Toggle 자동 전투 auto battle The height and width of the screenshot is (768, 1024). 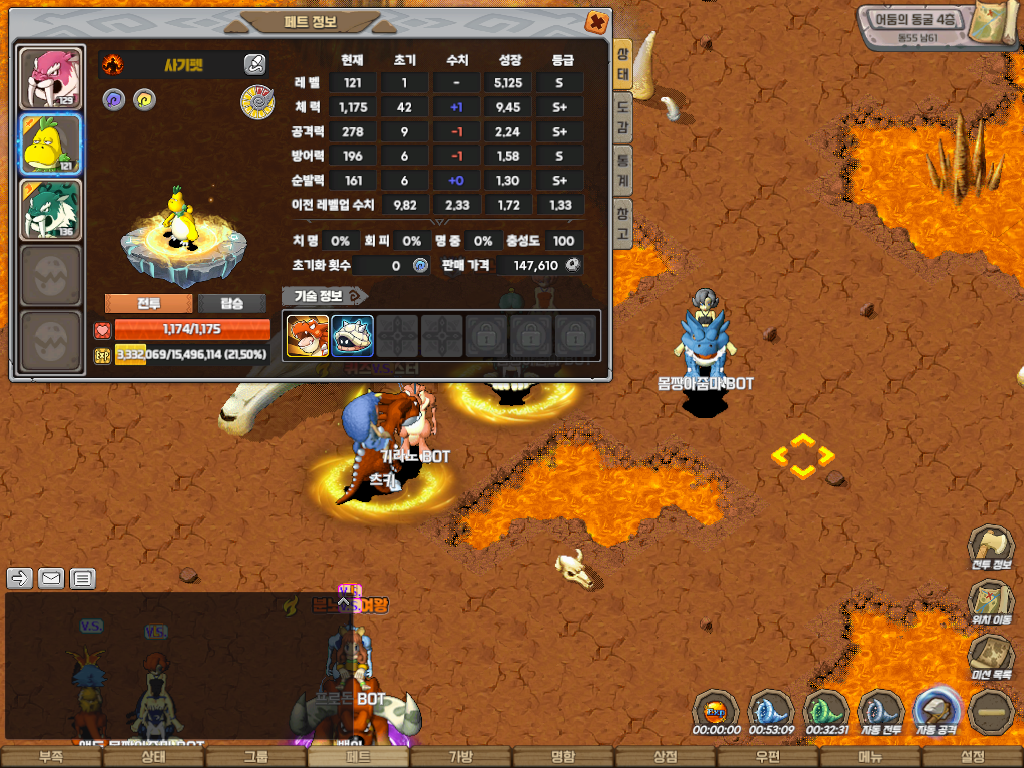coord(881,714)
